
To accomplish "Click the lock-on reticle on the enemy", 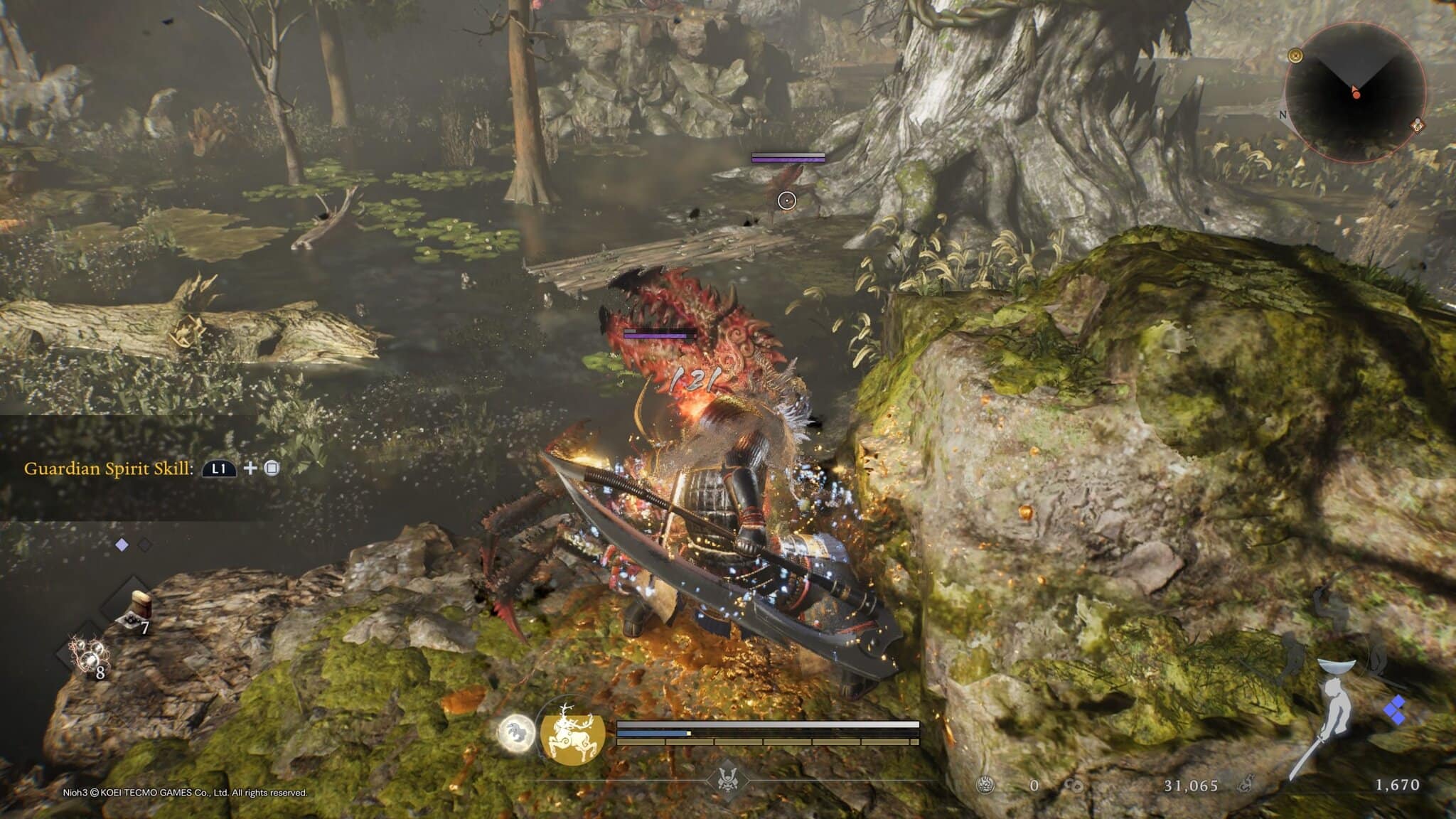I will pos(786,201).
